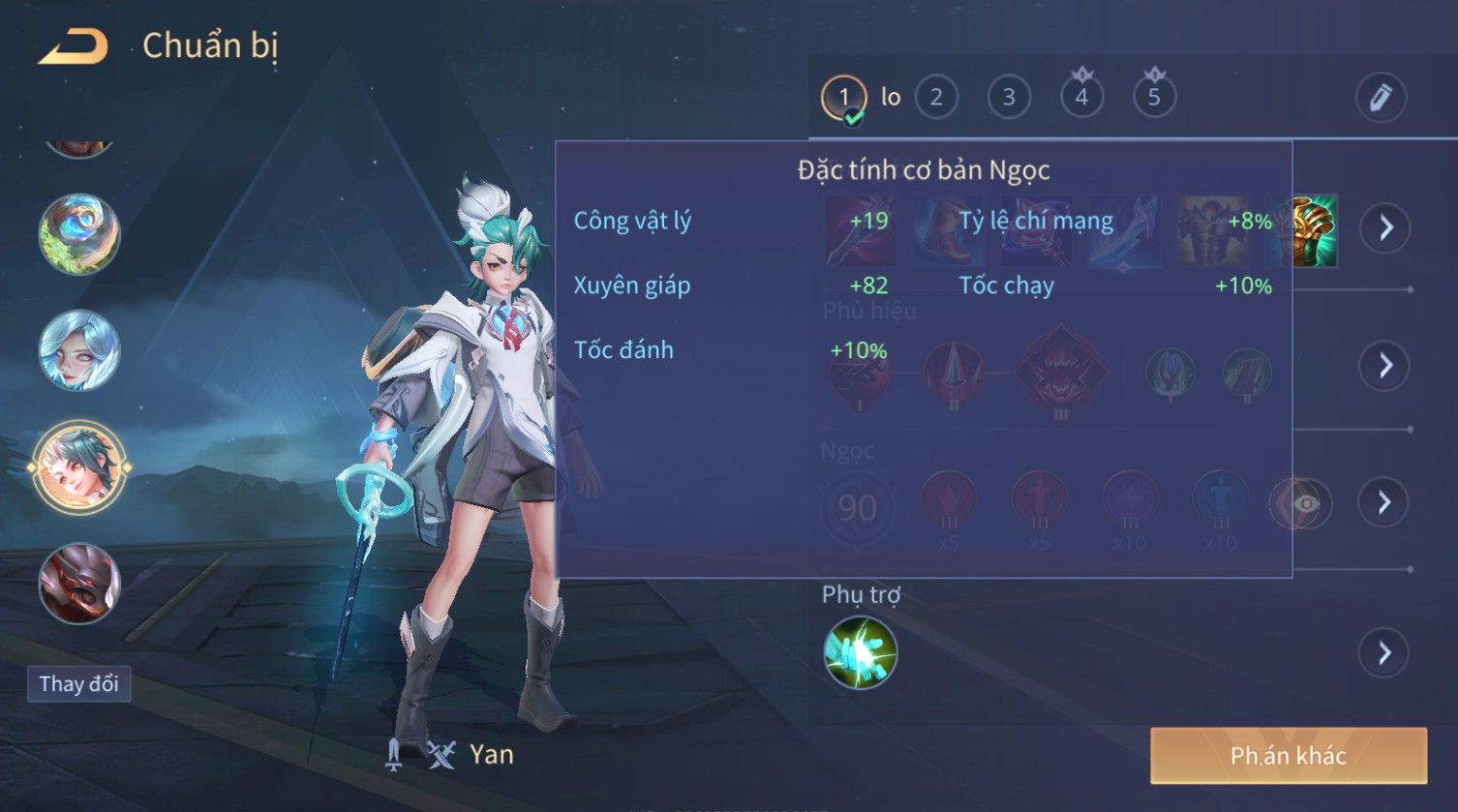Pick the blue swirl hero portrait
Screen dimensions: 1458x812
pyautogui.click(x=79, y=234)
